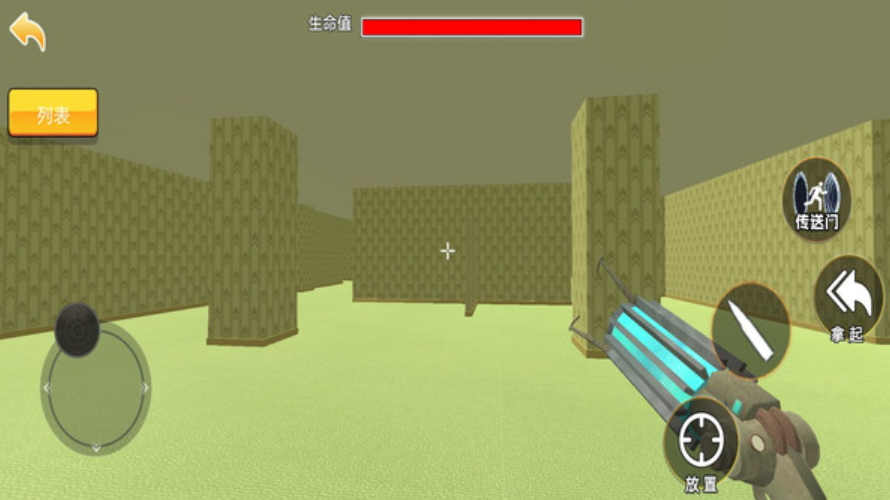Activate the 传送门 portal button
The image size is (890, 500).
(x=816, y=198)
